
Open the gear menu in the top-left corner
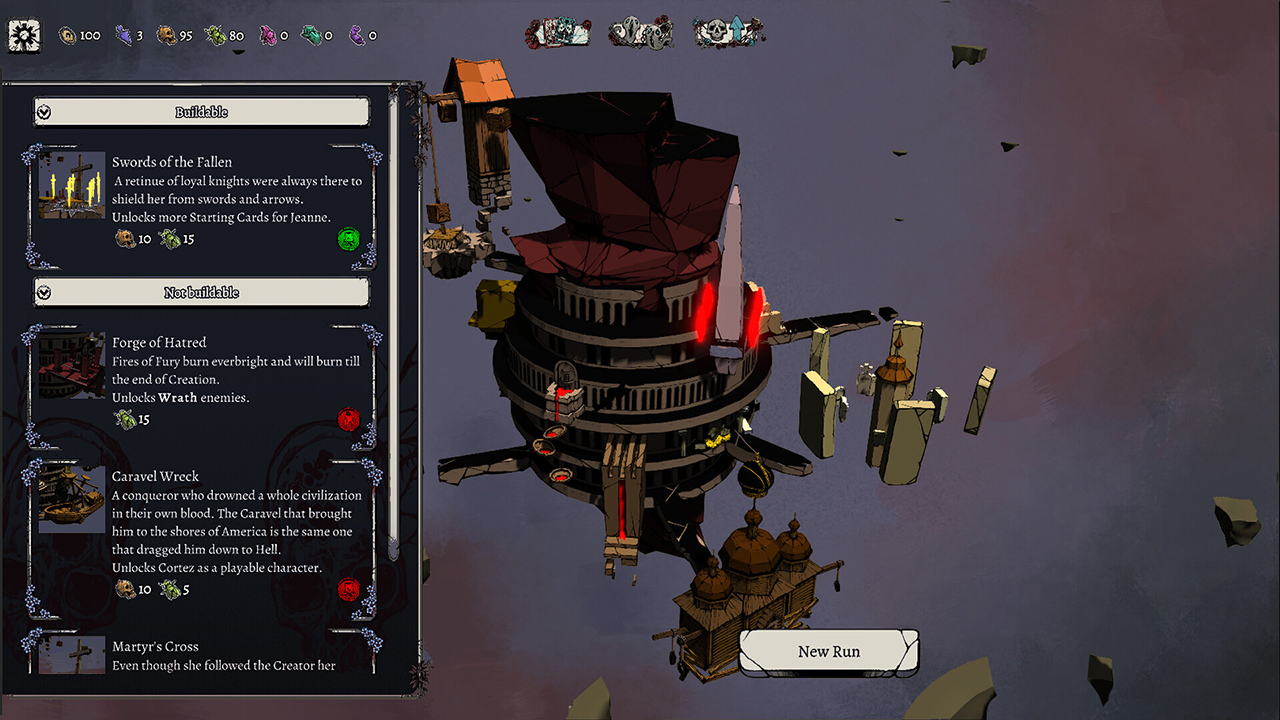23,35
